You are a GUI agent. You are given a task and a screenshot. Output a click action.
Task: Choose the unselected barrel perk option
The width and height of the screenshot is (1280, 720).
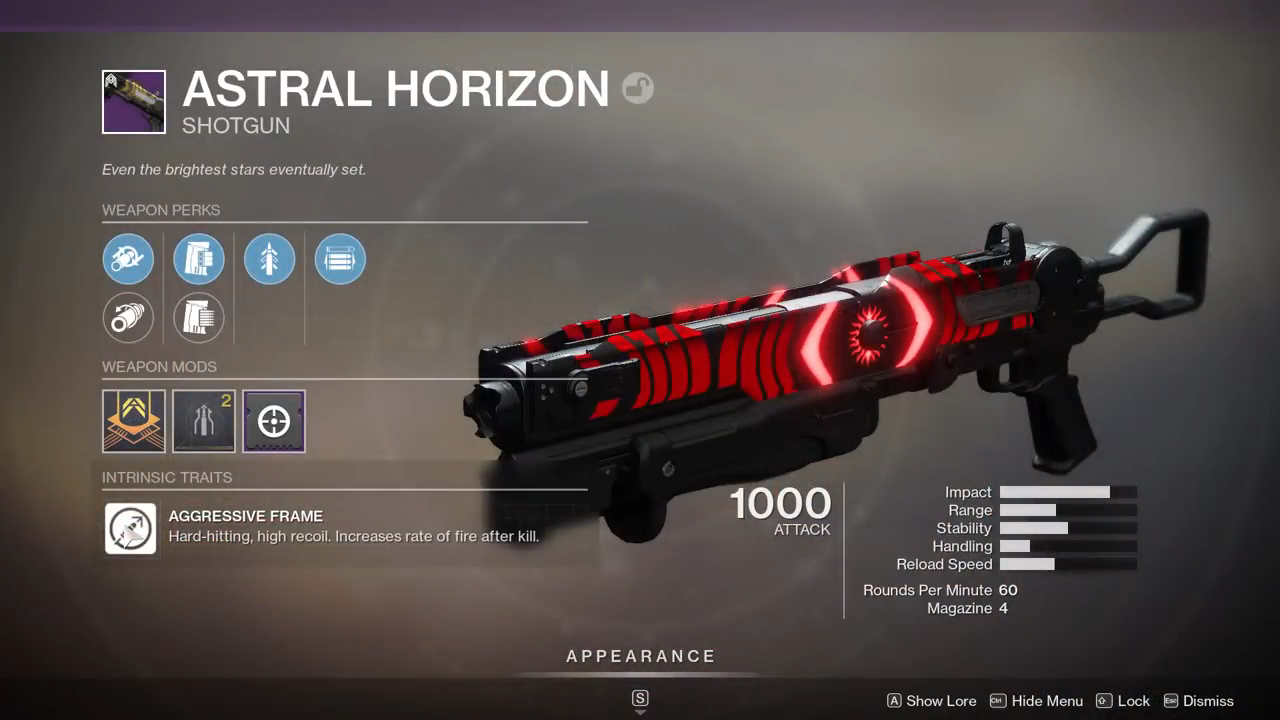(128, 318)
